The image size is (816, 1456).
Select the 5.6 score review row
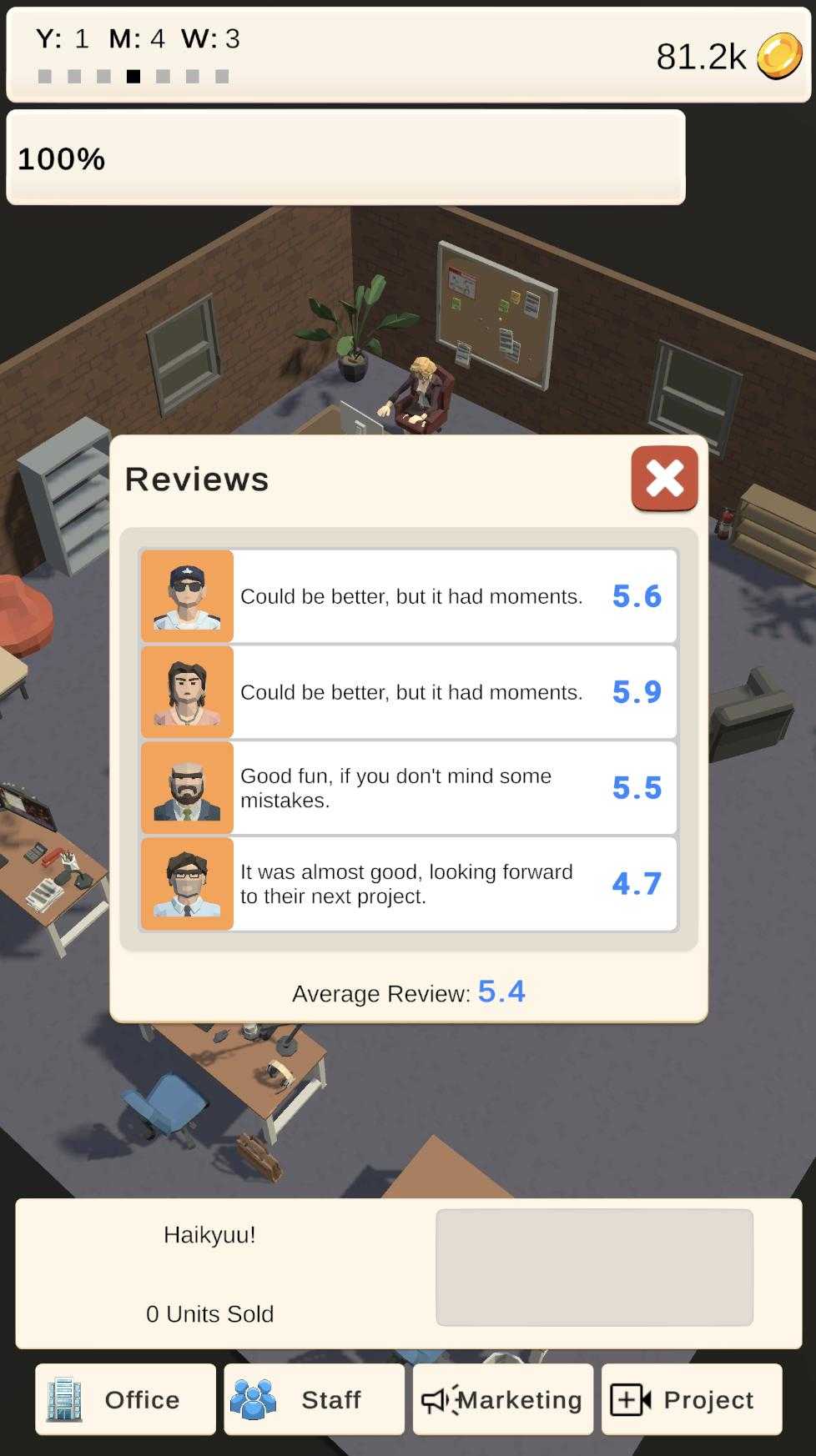[x=409, y=596]
